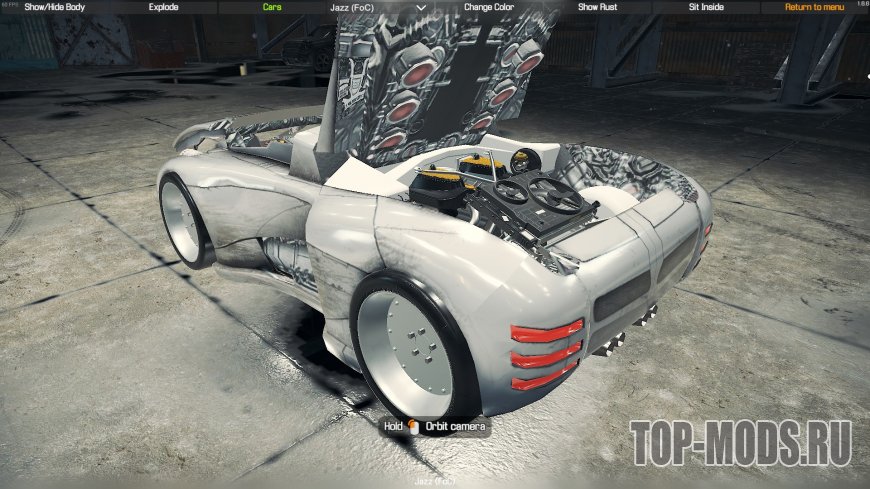Viewport: 870px width, 489px height.
Task: Activate the Explode view
Action: point(163,6)
